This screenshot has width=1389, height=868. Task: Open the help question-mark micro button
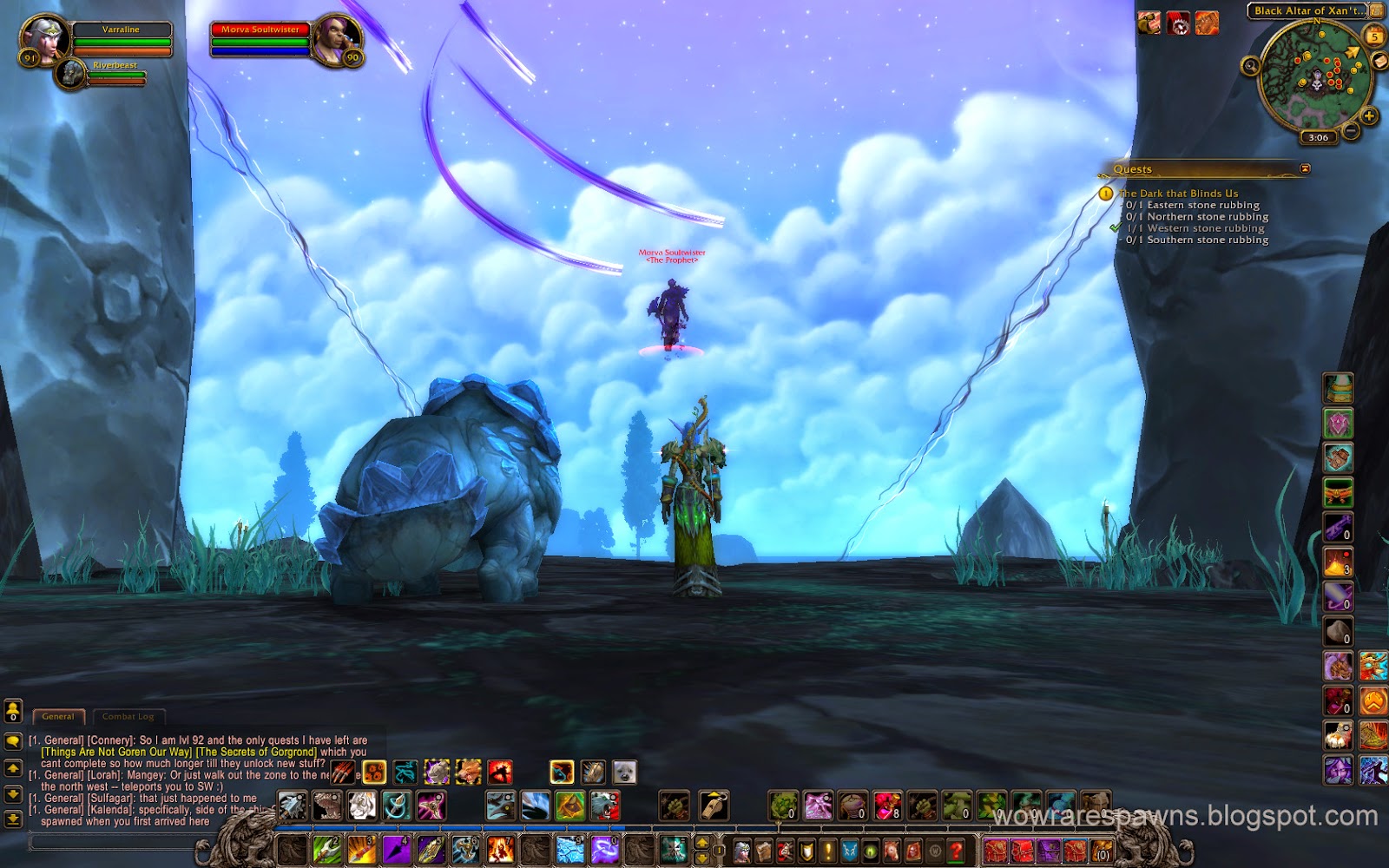tap(955, 851)
